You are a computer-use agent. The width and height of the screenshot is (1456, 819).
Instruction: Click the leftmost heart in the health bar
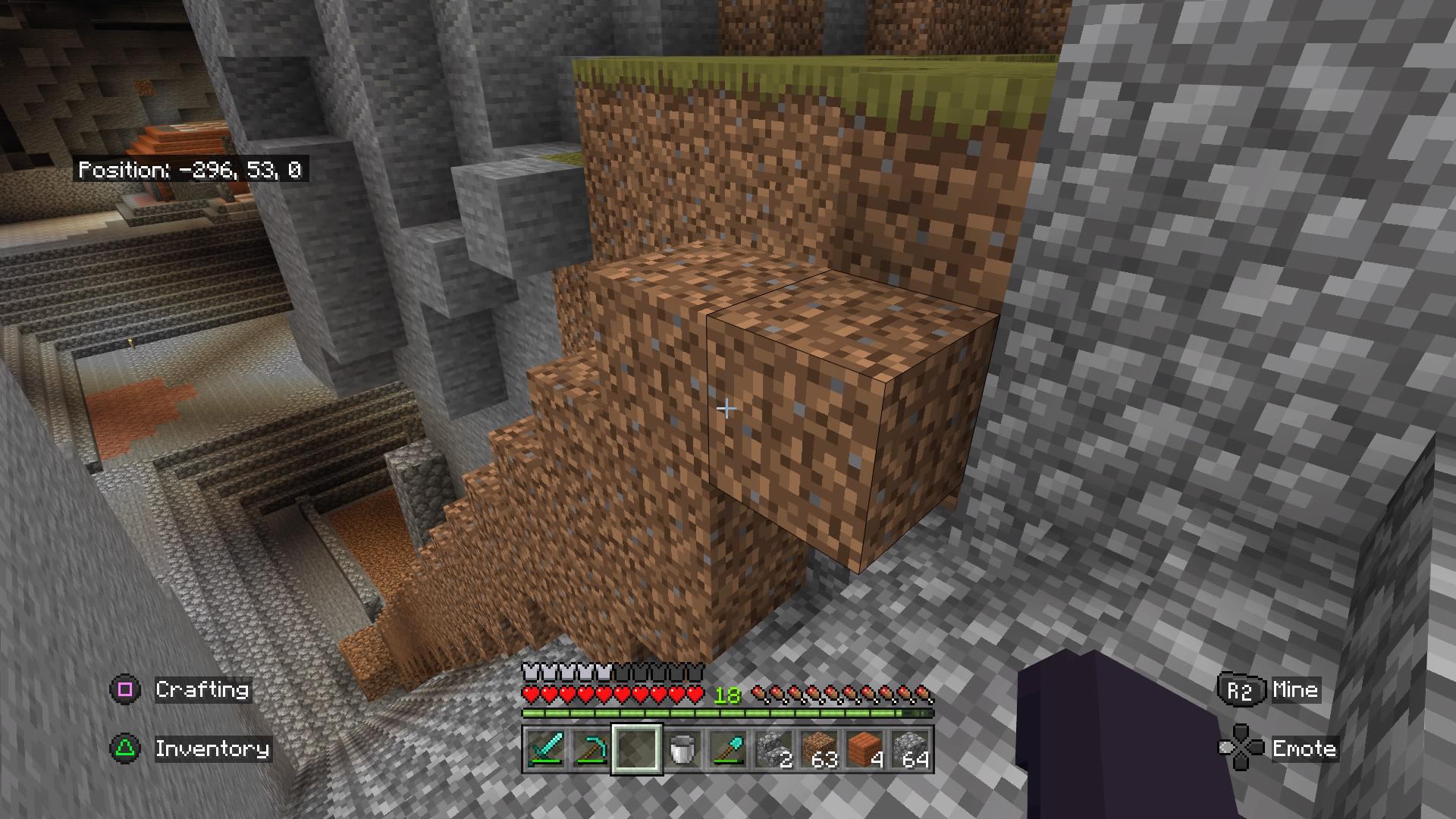531,692
